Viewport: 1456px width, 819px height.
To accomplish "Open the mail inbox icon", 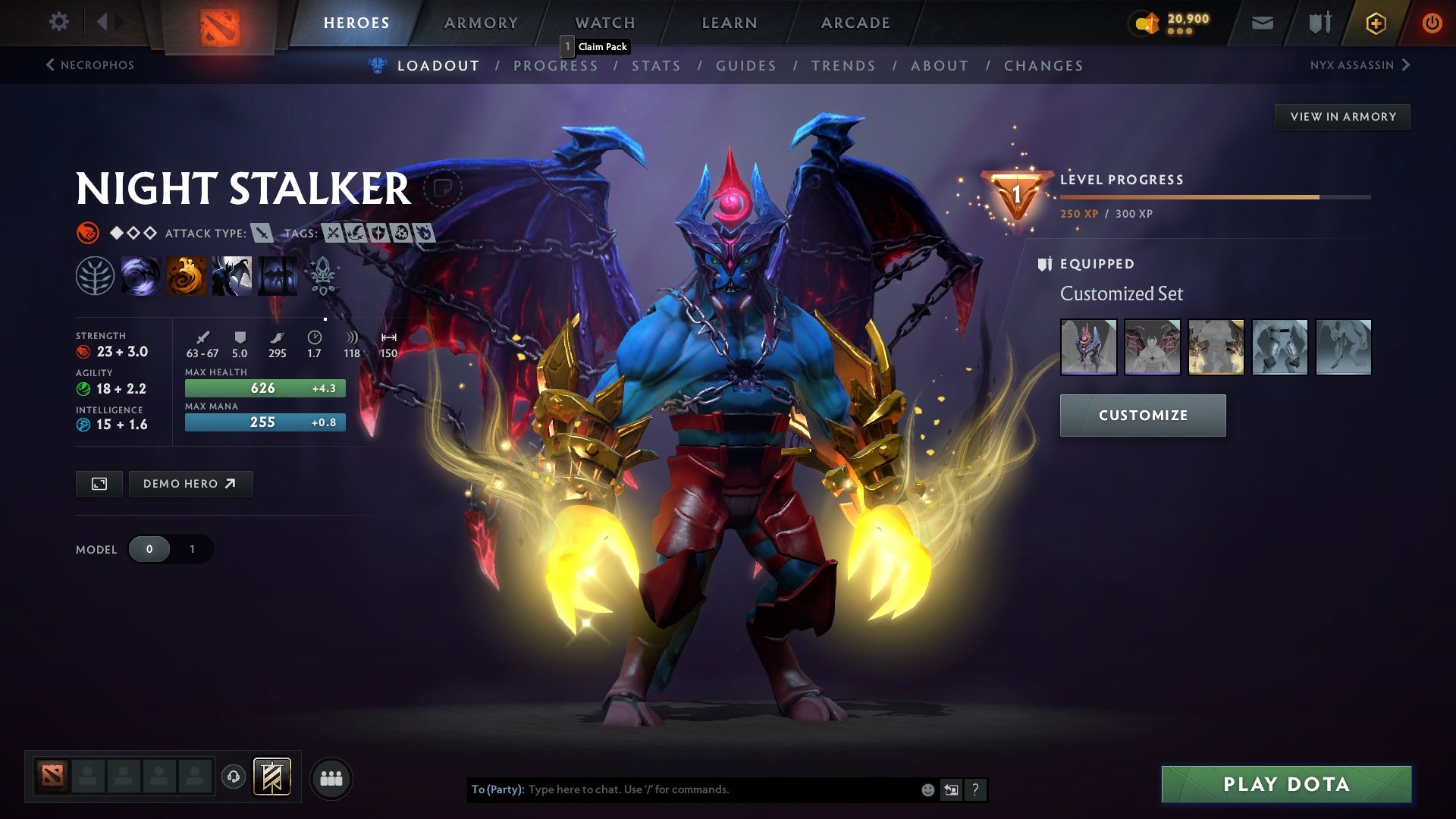I will tap(1261, 23).
